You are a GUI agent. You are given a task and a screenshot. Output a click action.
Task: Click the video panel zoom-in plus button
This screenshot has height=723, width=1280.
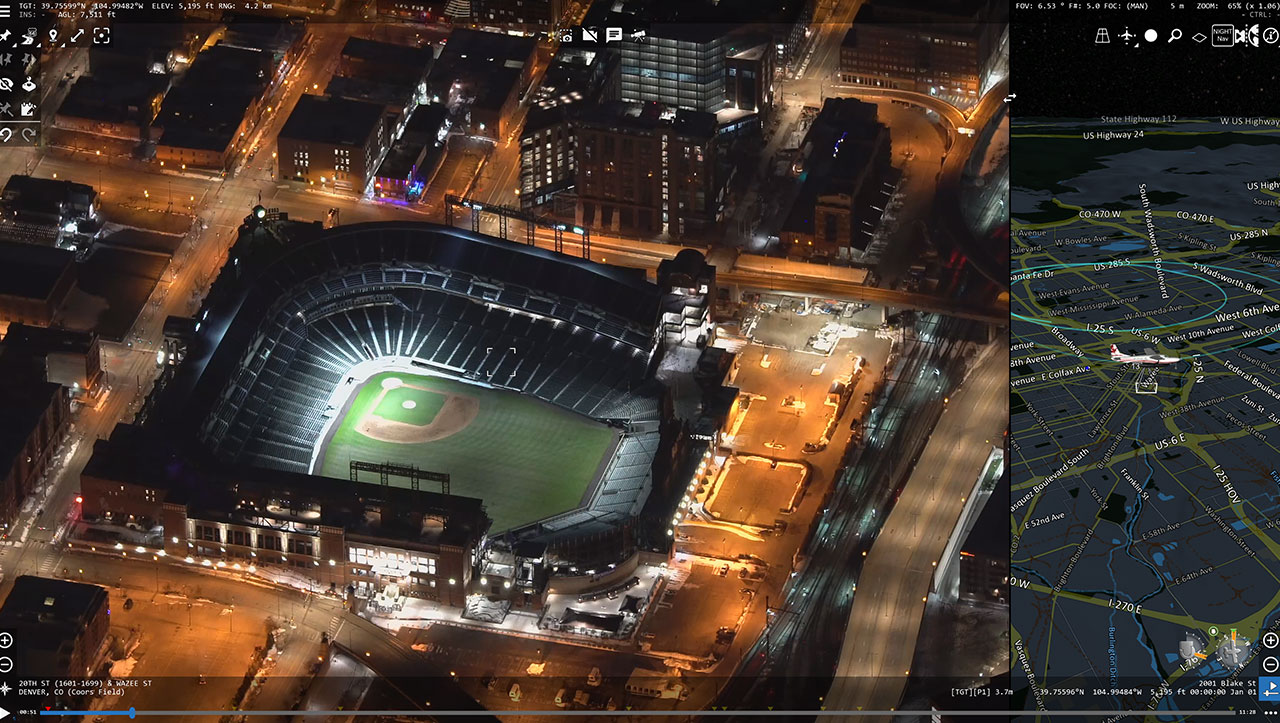(x=6, y=640)
